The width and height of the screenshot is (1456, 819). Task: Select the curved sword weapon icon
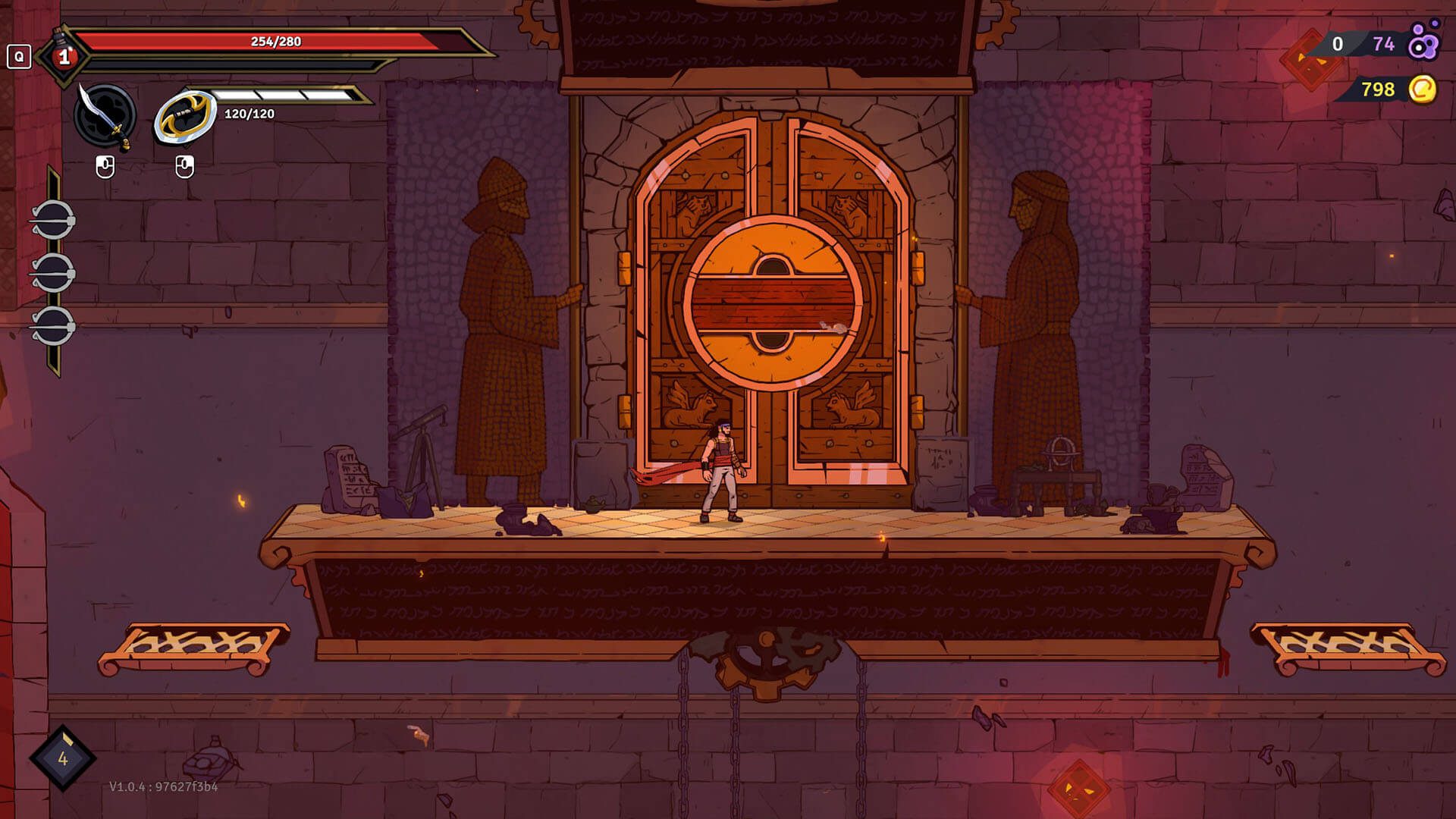tap(105, 116)
